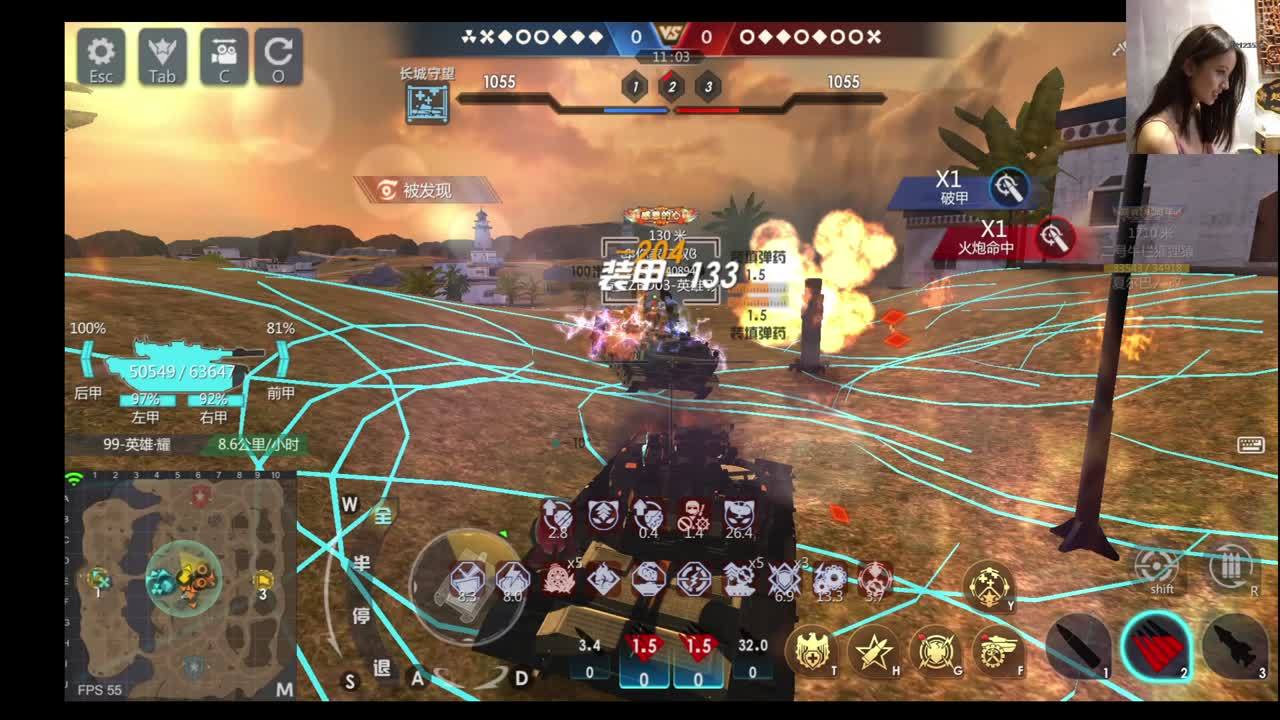Select the full-speed 全 gear

382,516
